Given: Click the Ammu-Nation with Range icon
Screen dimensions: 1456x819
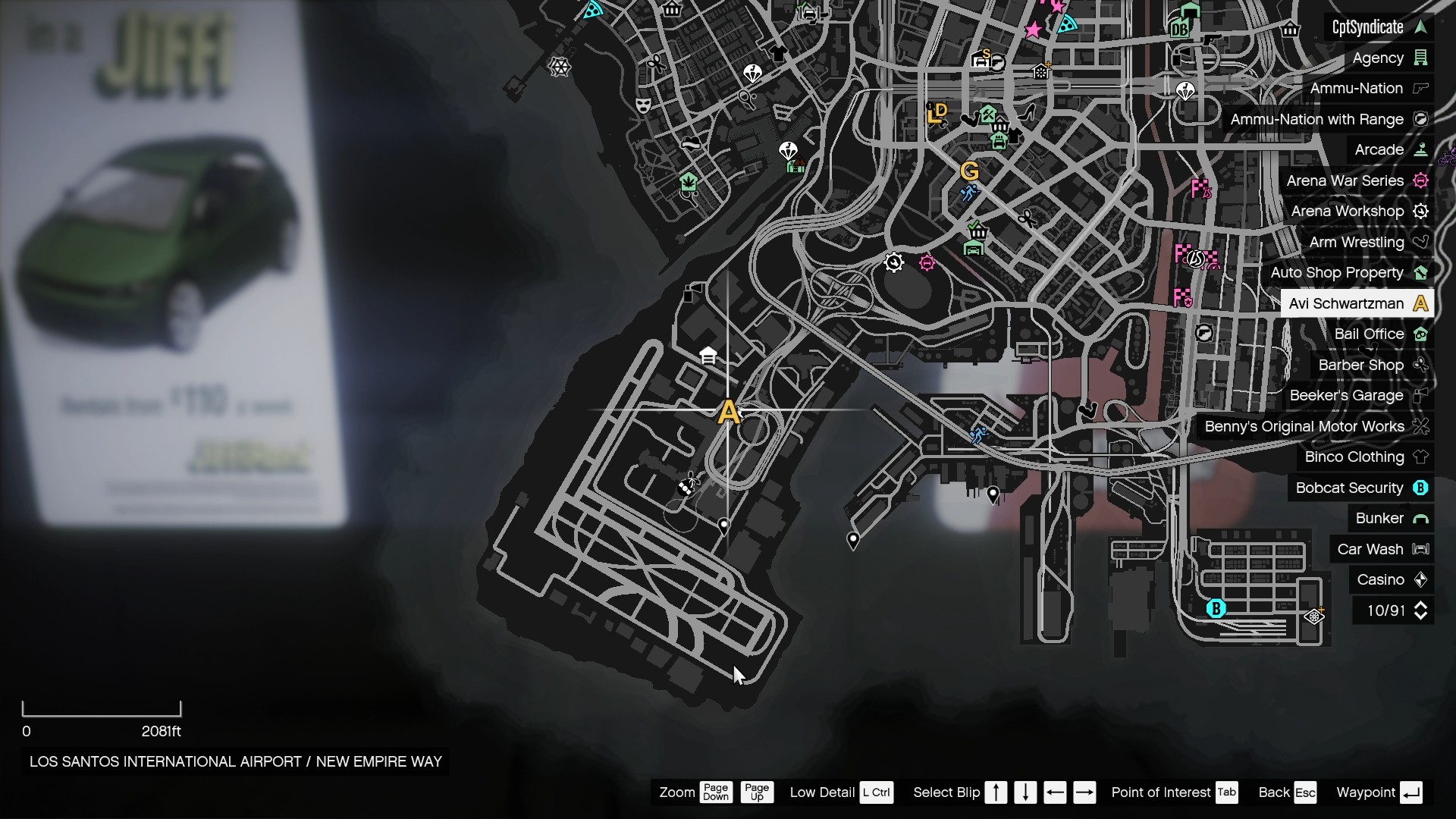Looking at the screenshot, I should click(1422, 119).
